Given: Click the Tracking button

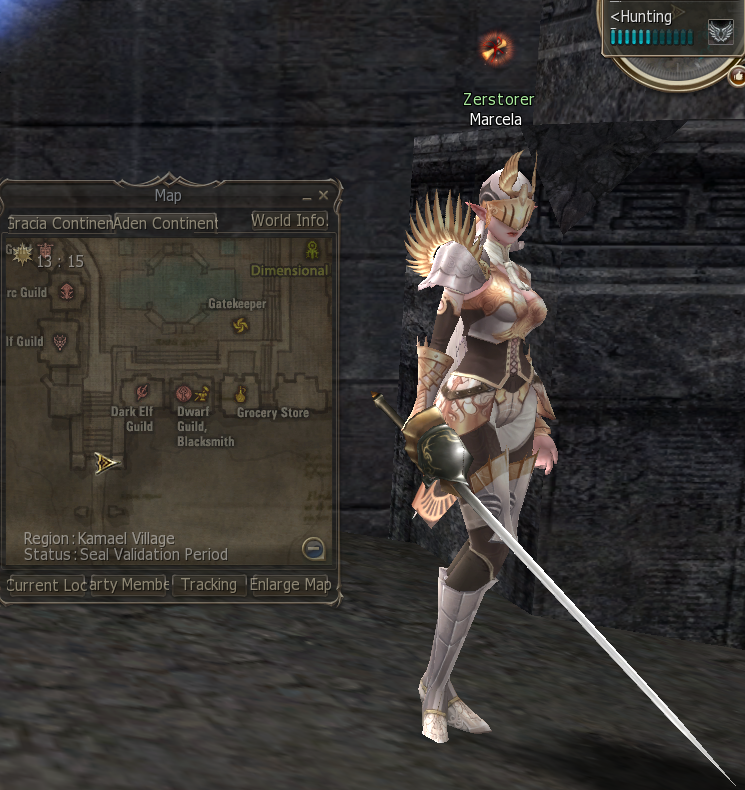Looking at the screenshot, I should (x=209, y=584).
